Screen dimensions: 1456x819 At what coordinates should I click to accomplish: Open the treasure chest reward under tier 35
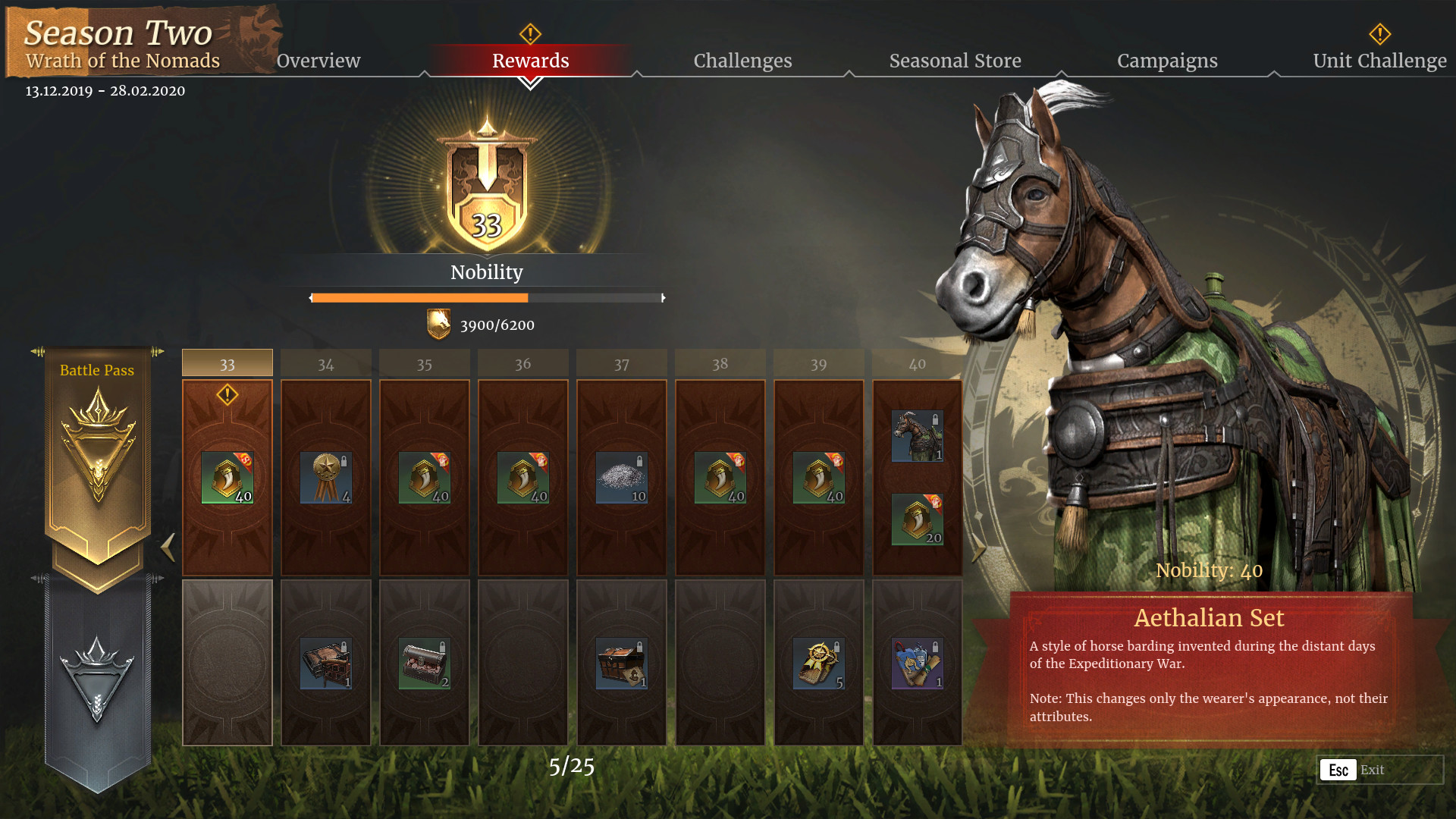click(x=423, y=664)
